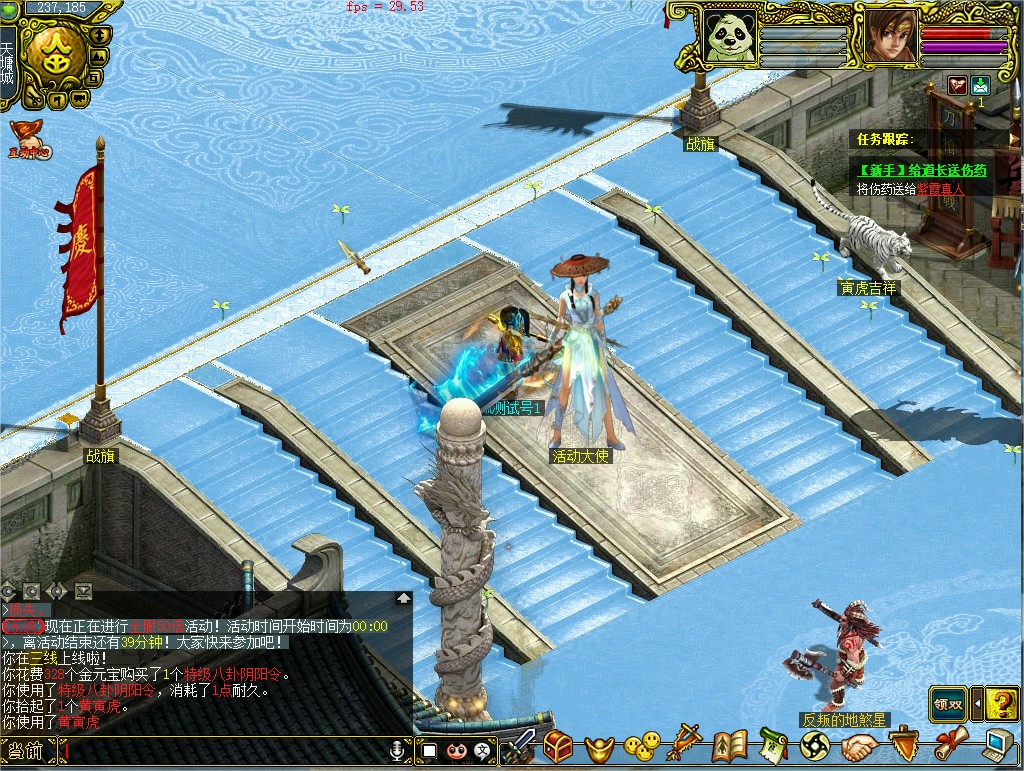Click the panda pet portrait
The height and width of the screenshot is (771, 1024).
[x=727, y=37]
